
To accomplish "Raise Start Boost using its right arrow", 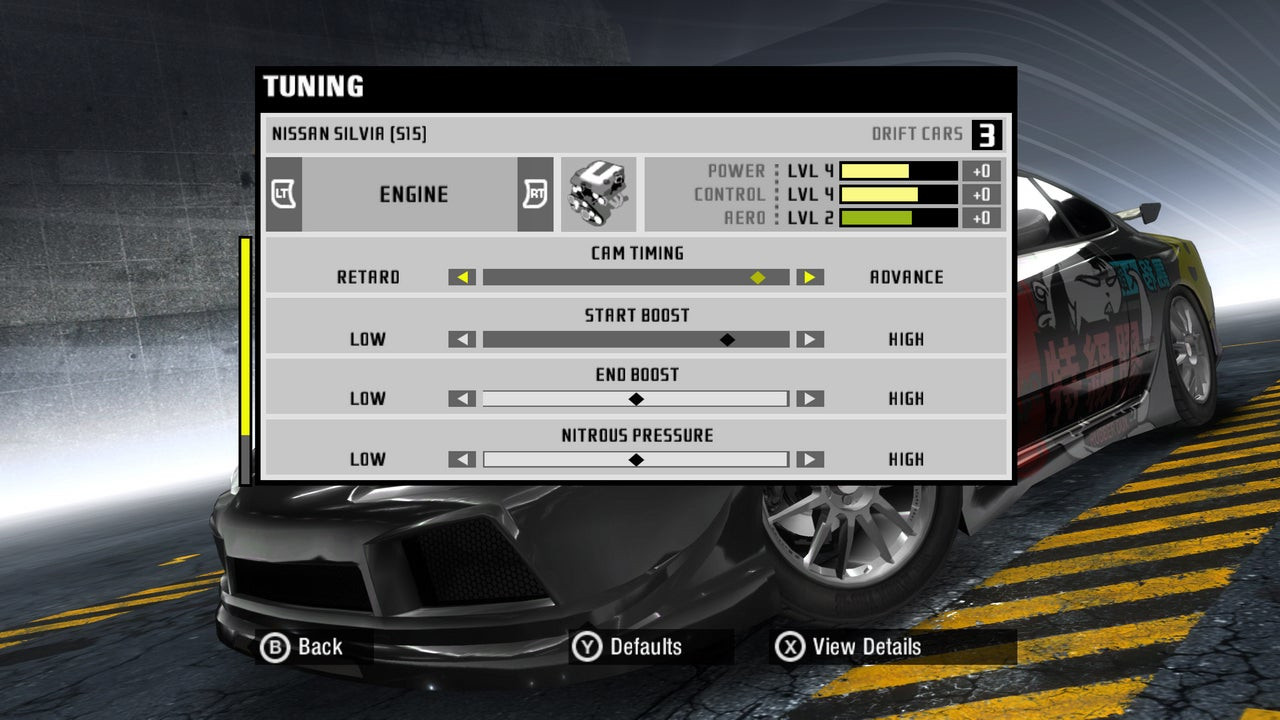I will pos(810,339).
